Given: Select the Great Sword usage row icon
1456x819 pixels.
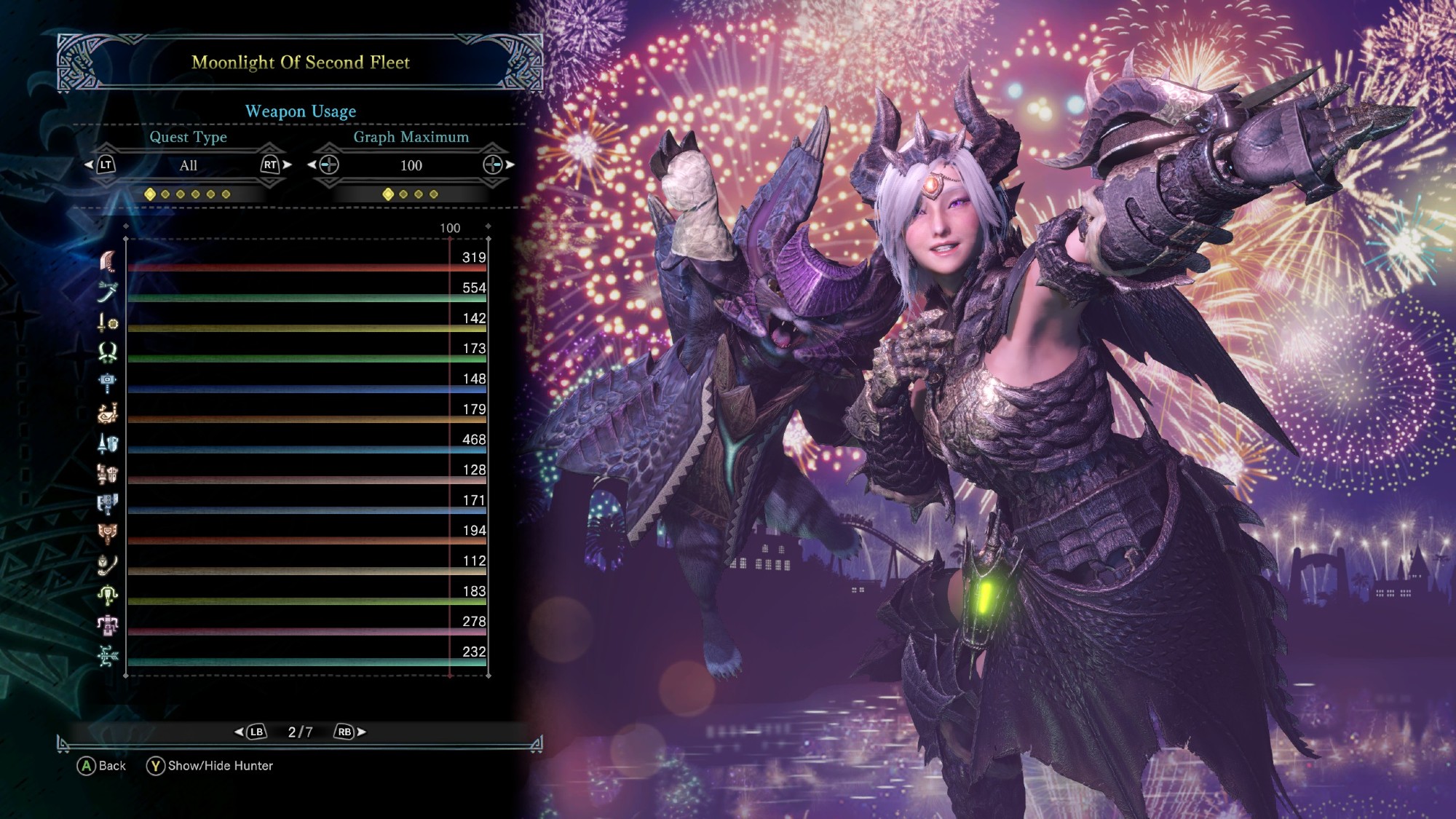Looking at the screenshot, I should coord(108,261).
